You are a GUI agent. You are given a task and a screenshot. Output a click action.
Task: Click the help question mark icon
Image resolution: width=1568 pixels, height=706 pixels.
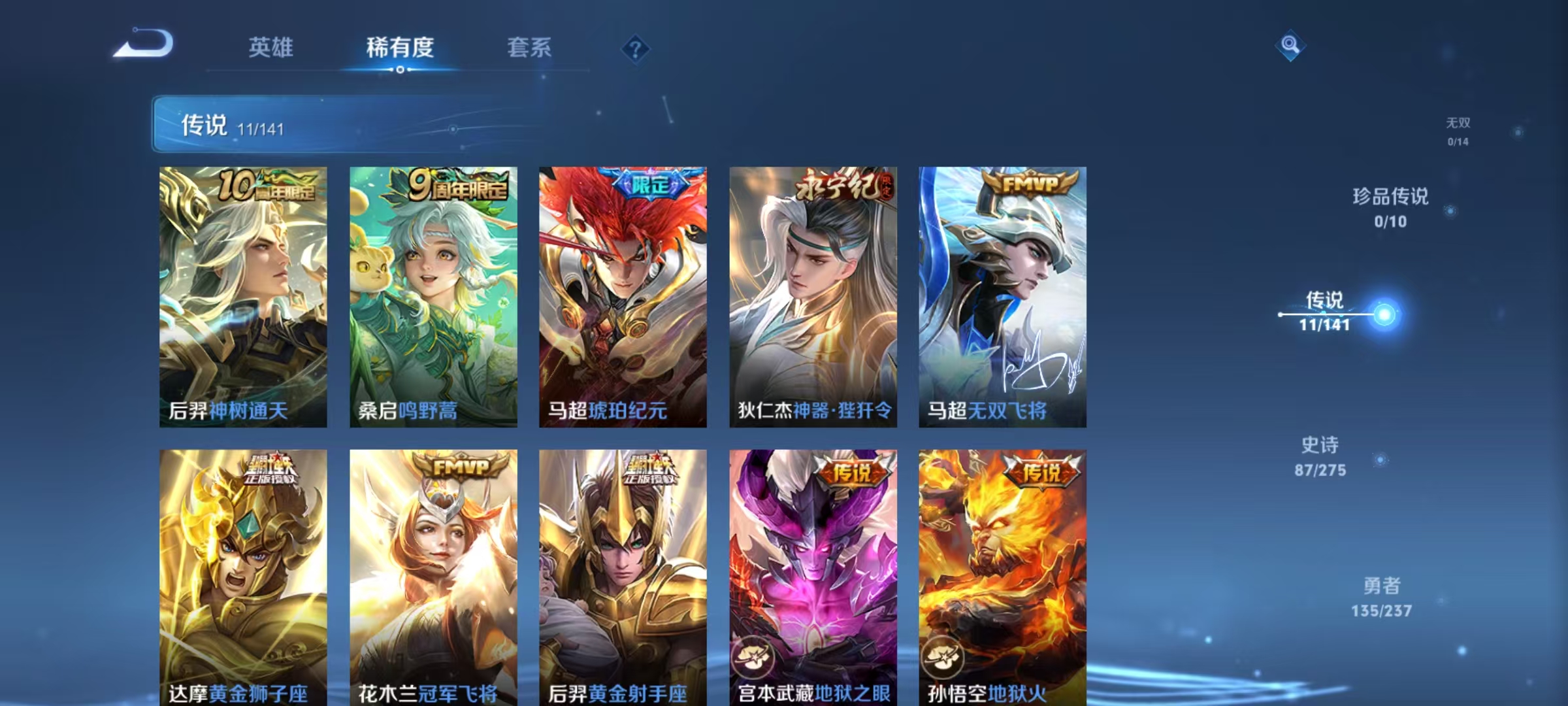636,48
